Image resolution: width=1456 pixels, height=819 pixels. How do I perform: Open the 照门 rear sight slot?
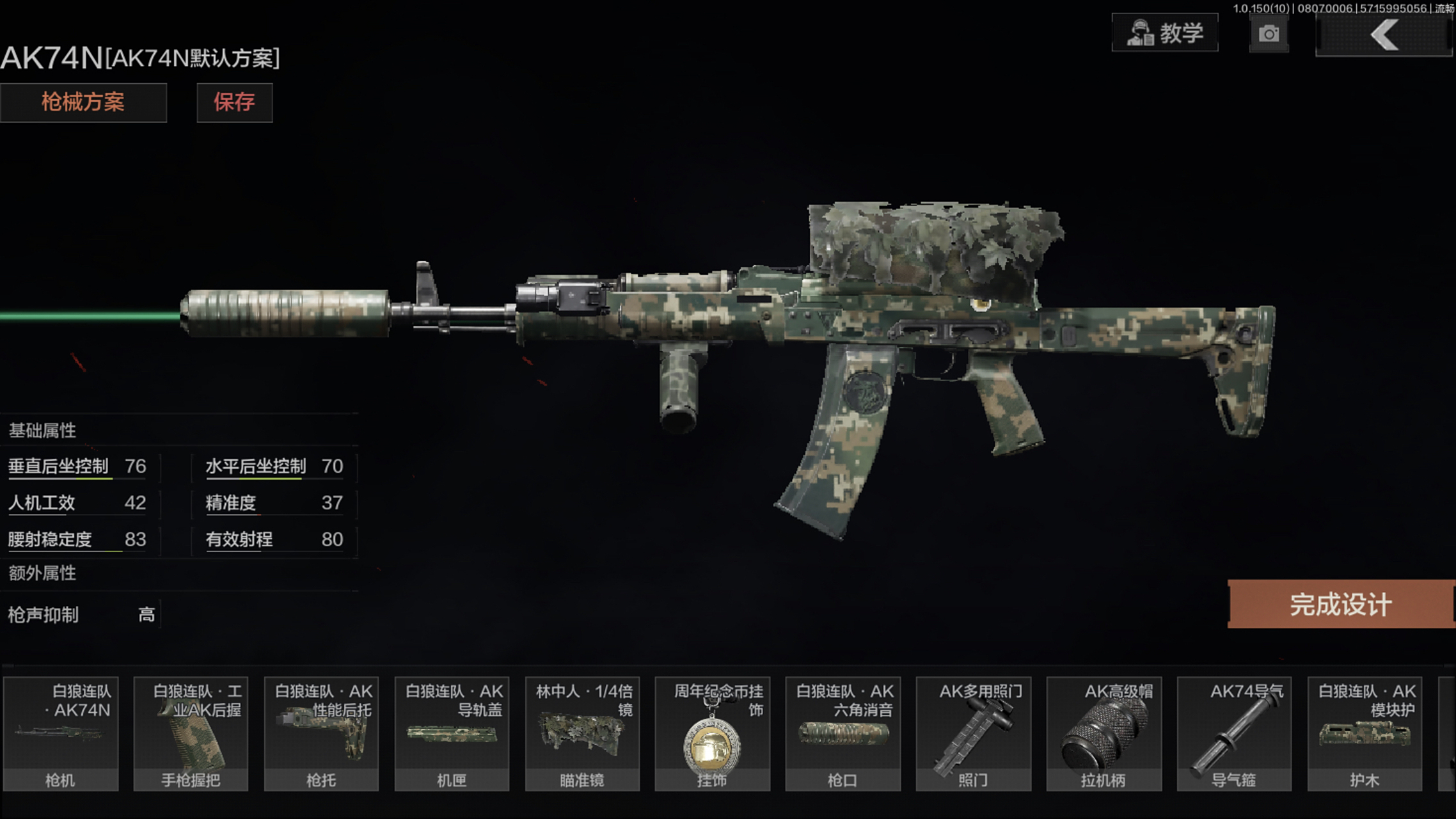(x=973, y=734)
